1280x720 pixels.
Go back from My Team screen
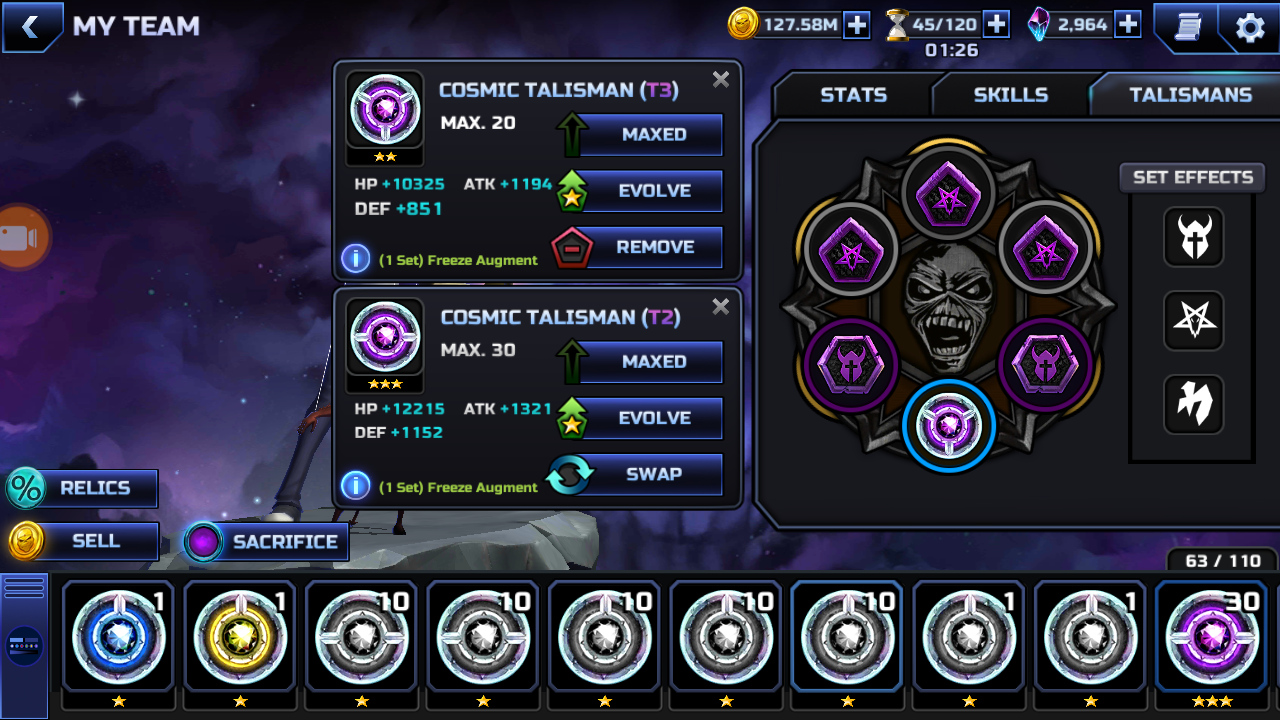31,27
